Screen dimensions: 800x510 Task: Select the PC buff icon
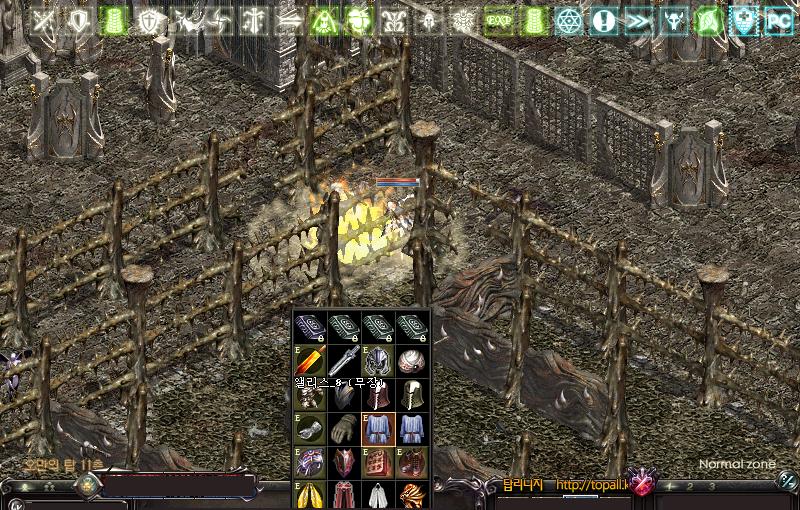click(x=778, y=21)
